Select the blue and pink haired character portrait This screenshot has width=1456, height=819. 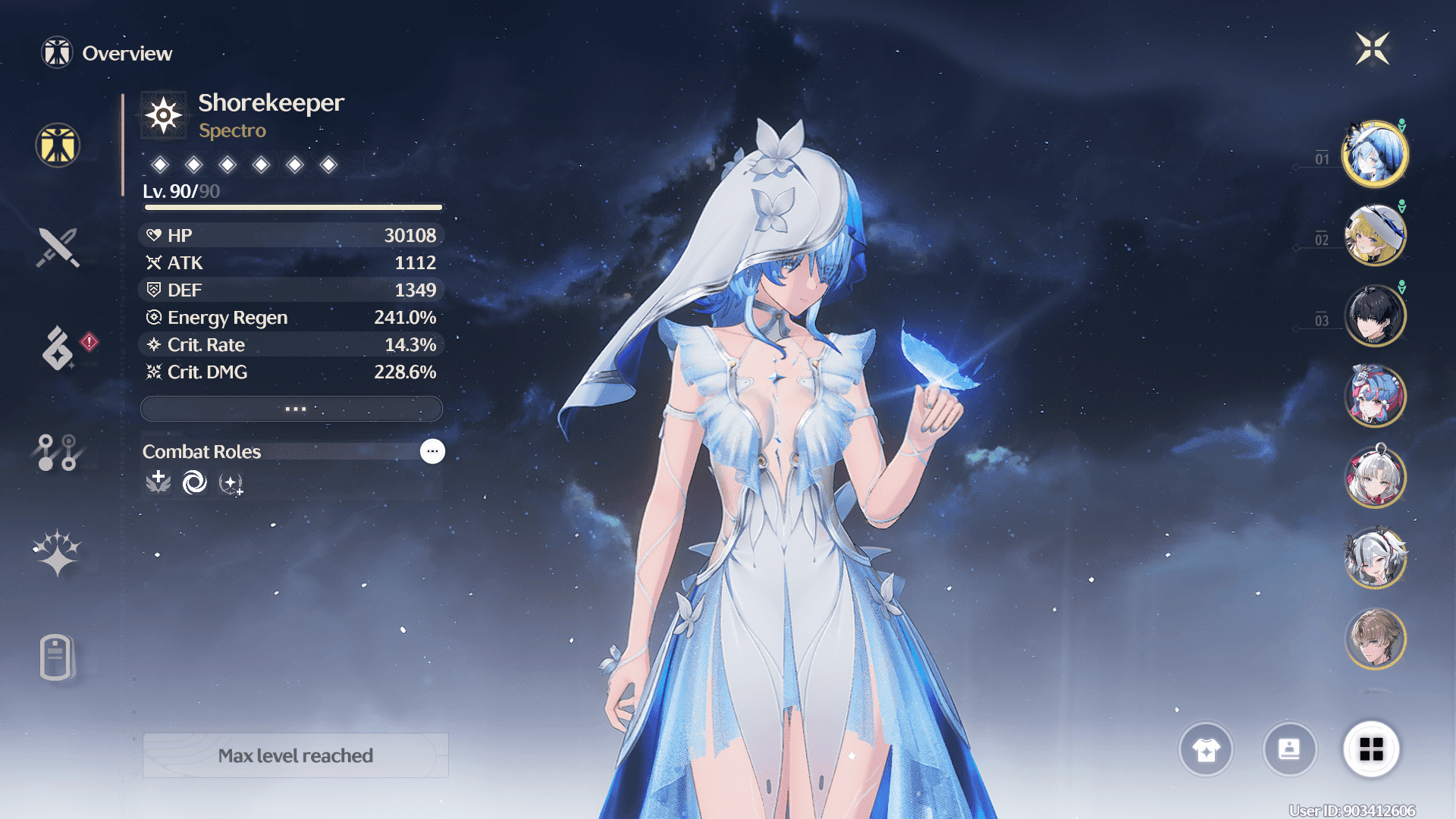tap(1375, 396)
